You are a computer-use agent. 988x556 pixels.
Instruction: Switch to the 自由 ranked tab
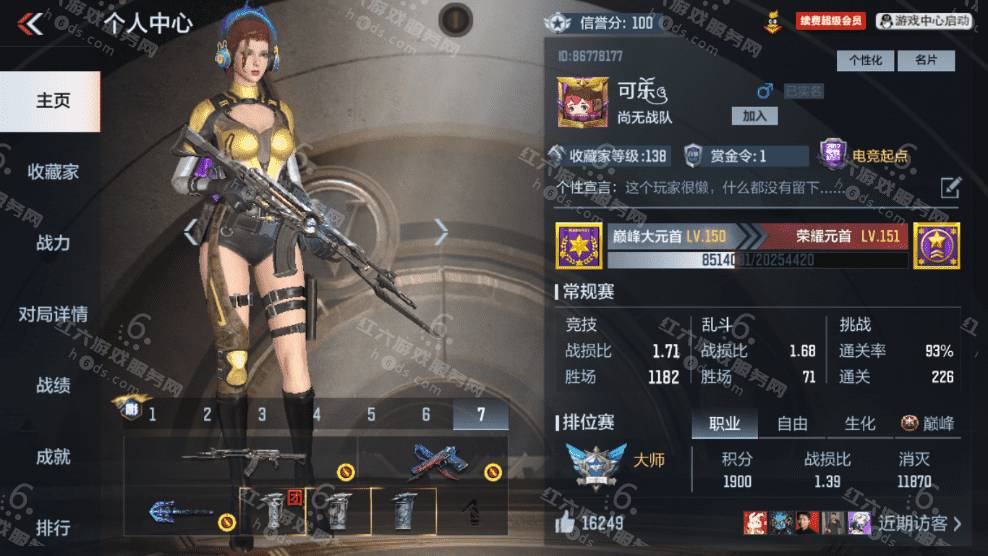click(x=793, y=424)
